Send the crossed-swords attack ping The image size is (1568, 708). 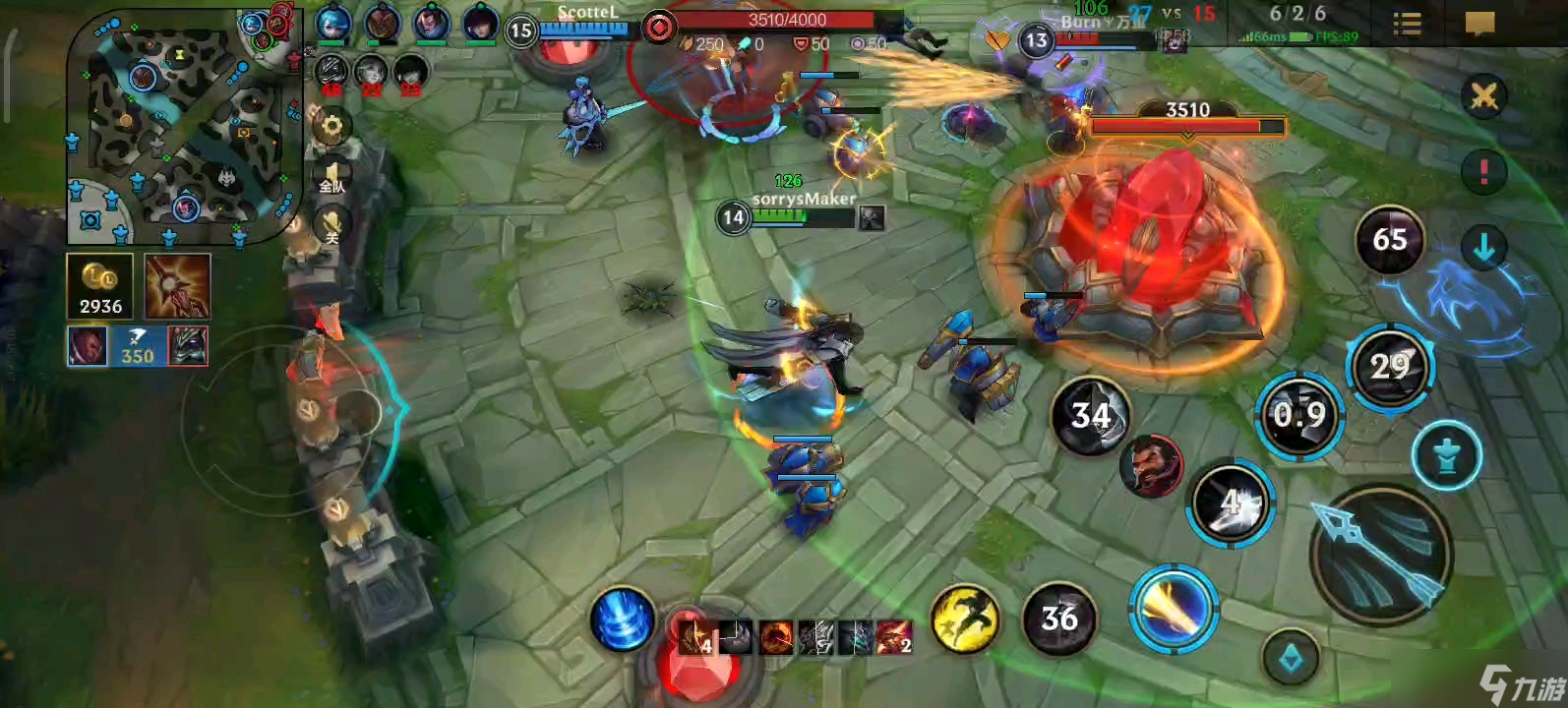[1483, 96]
